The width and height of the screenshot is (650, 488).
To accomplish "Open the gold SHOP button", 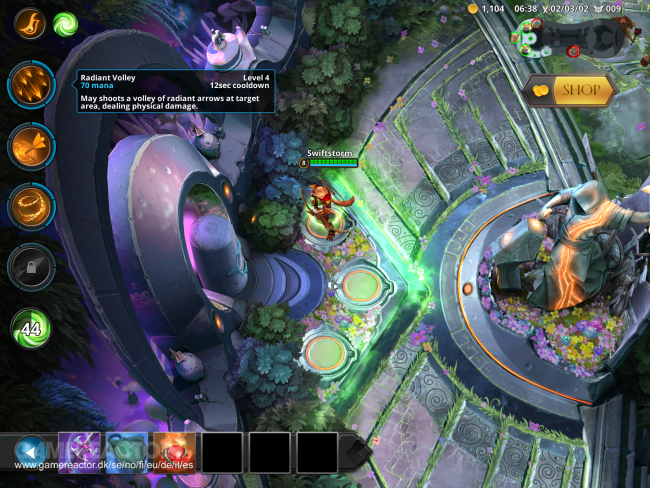I will click(x=569, y=90).
